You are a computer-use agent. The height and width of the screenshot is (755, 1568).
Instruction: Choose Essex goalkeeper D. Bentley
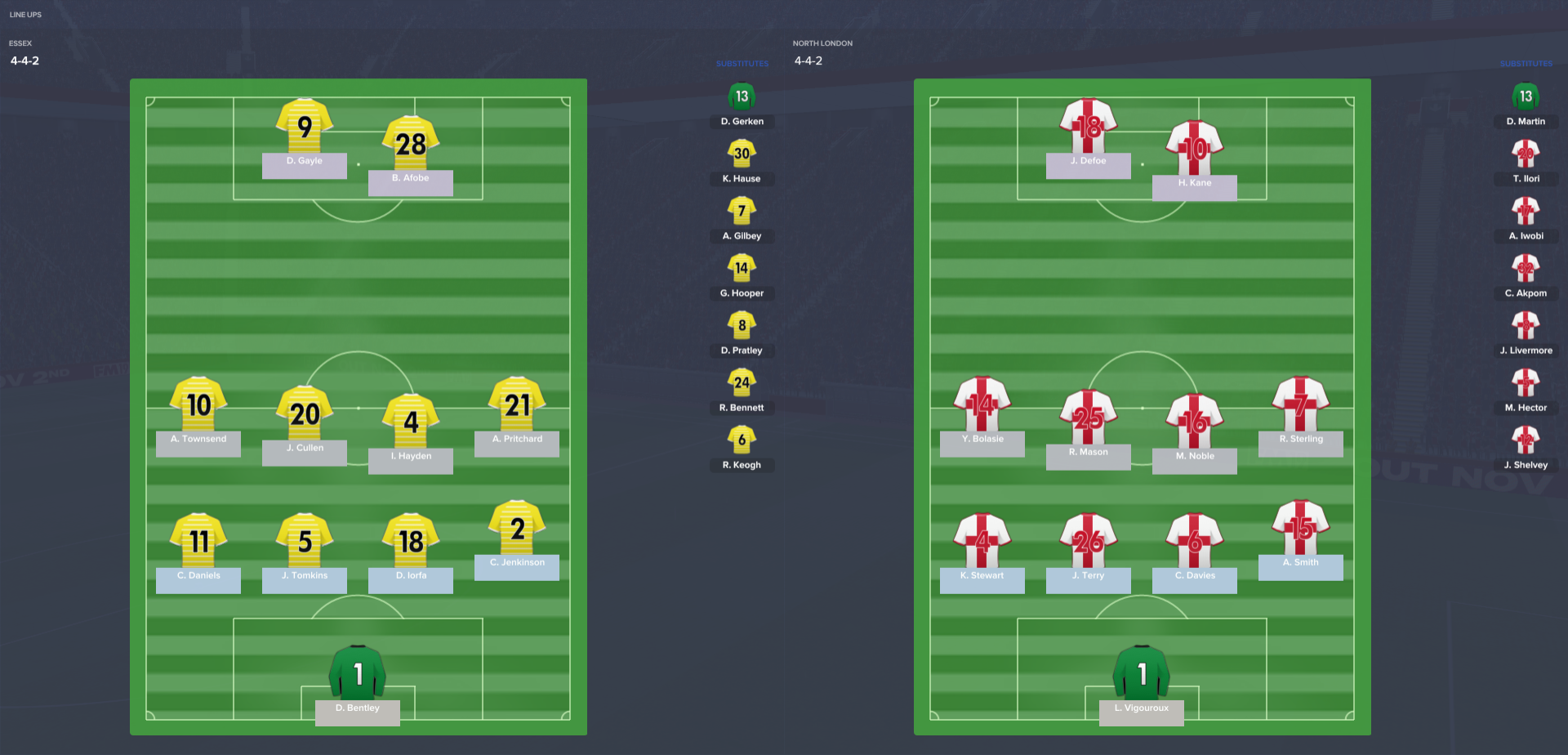tap(358, 674)
